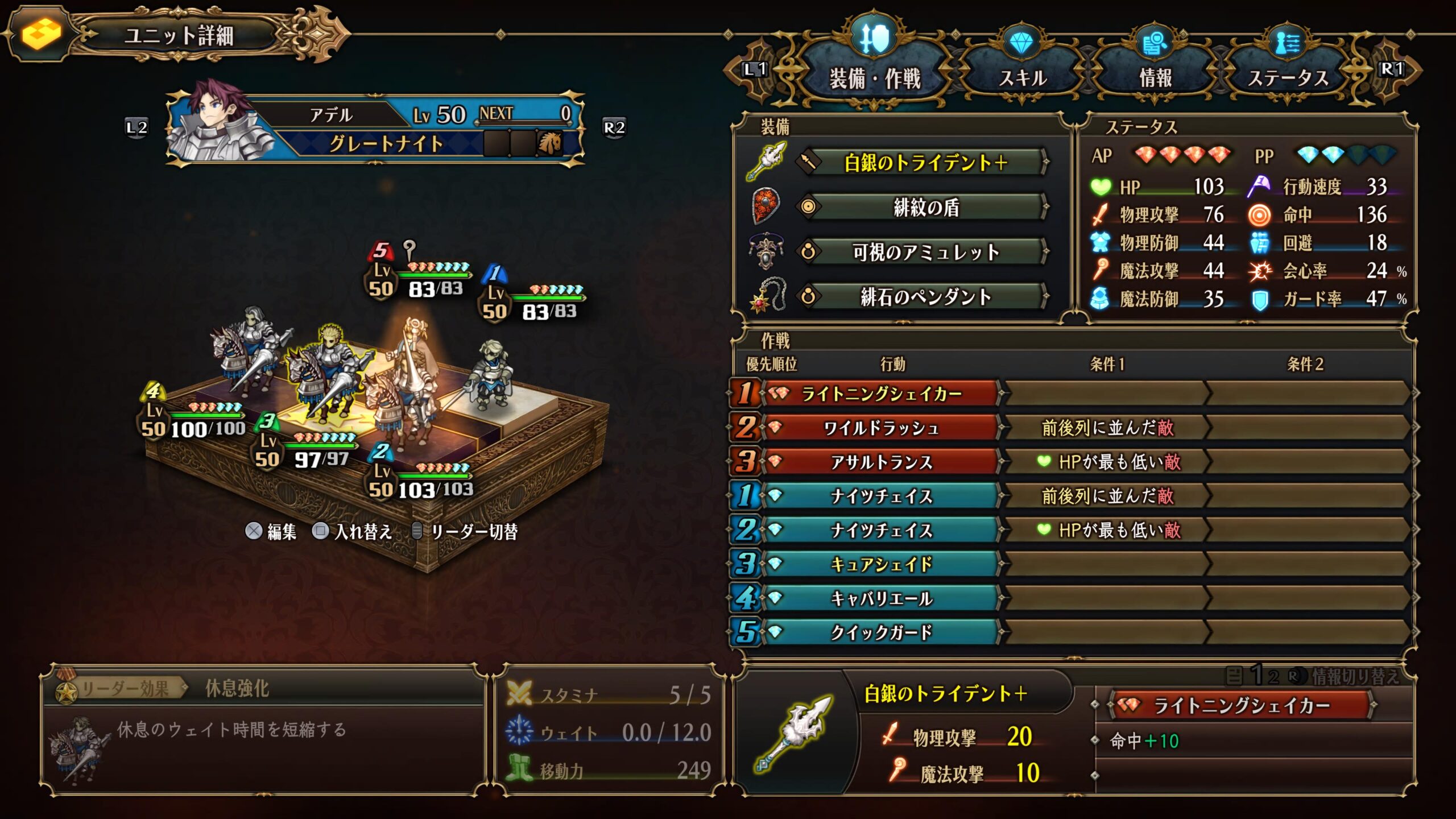Choose the ワイルドラッシュ tactic row

(x=880, y=428)
